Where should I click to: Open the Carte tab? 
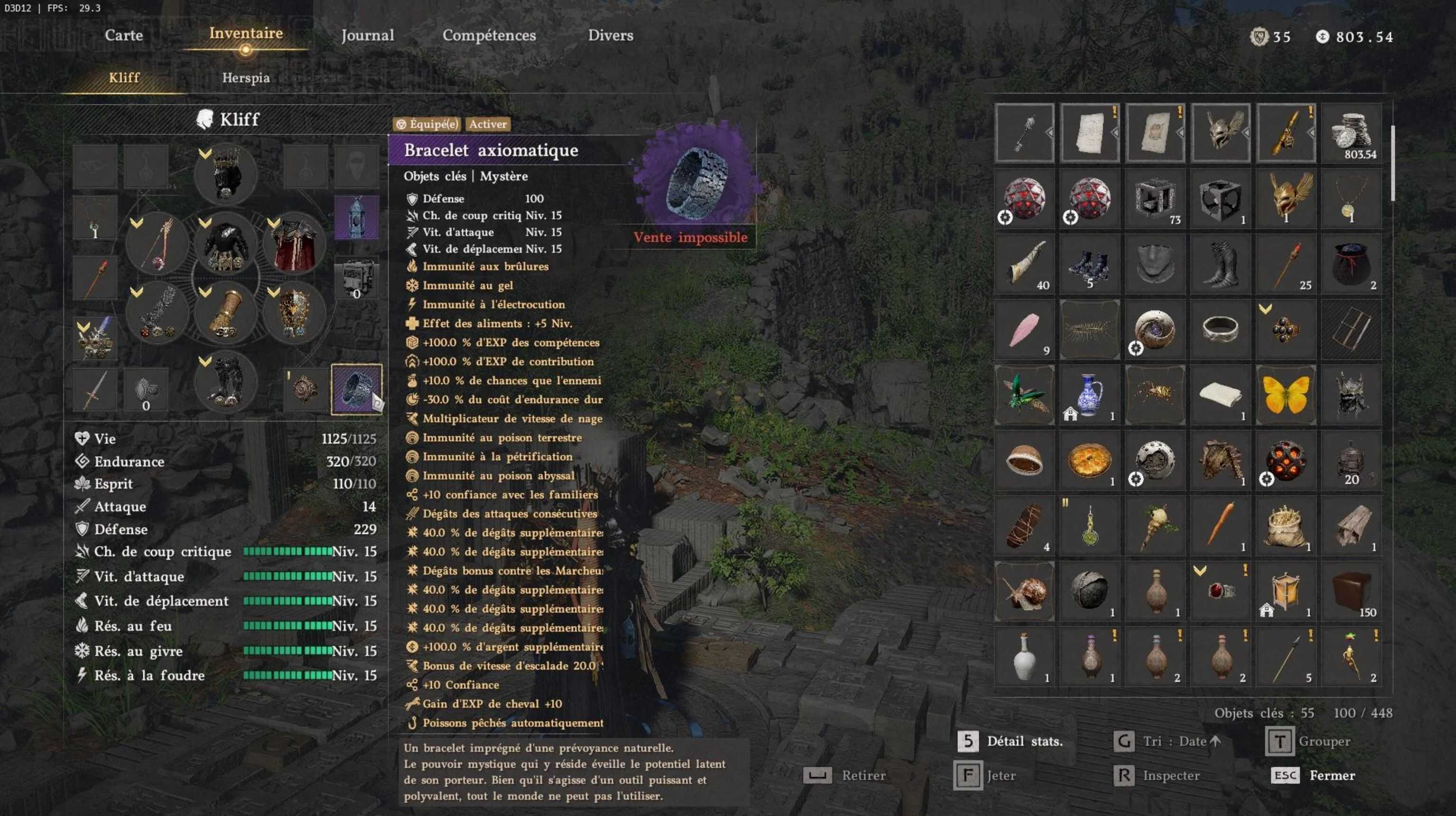[x=124, y=35]
